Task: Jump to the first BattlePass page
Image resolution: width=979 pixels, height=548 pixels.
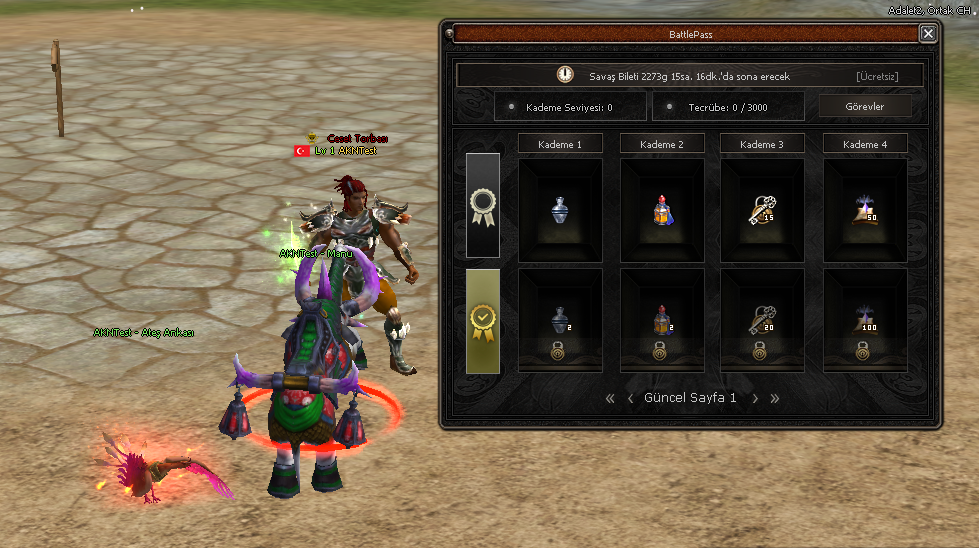Action: coord(610,398)
